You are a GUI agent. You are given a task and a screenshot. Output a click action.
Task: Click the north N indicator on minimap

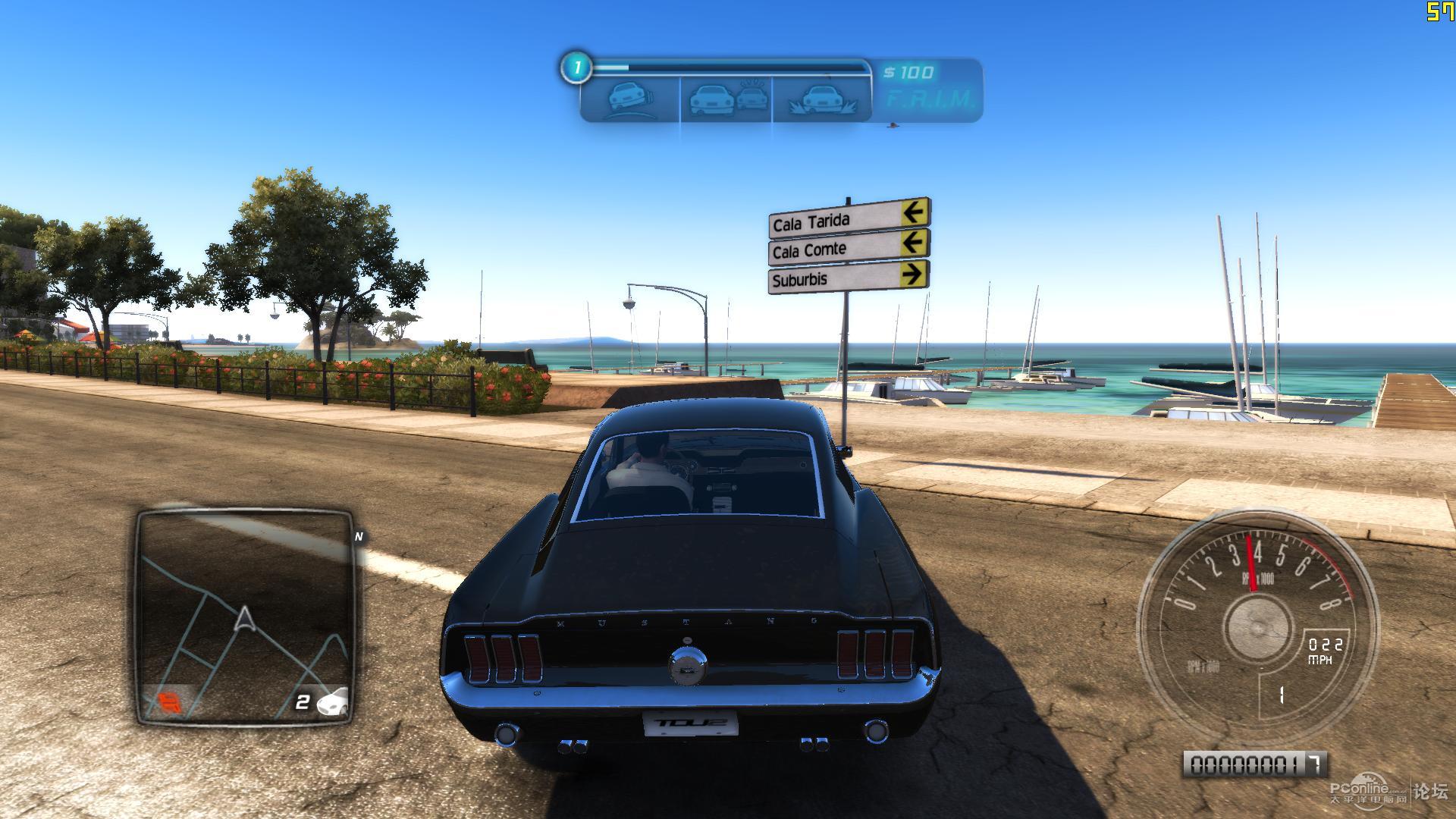point(359,536)
